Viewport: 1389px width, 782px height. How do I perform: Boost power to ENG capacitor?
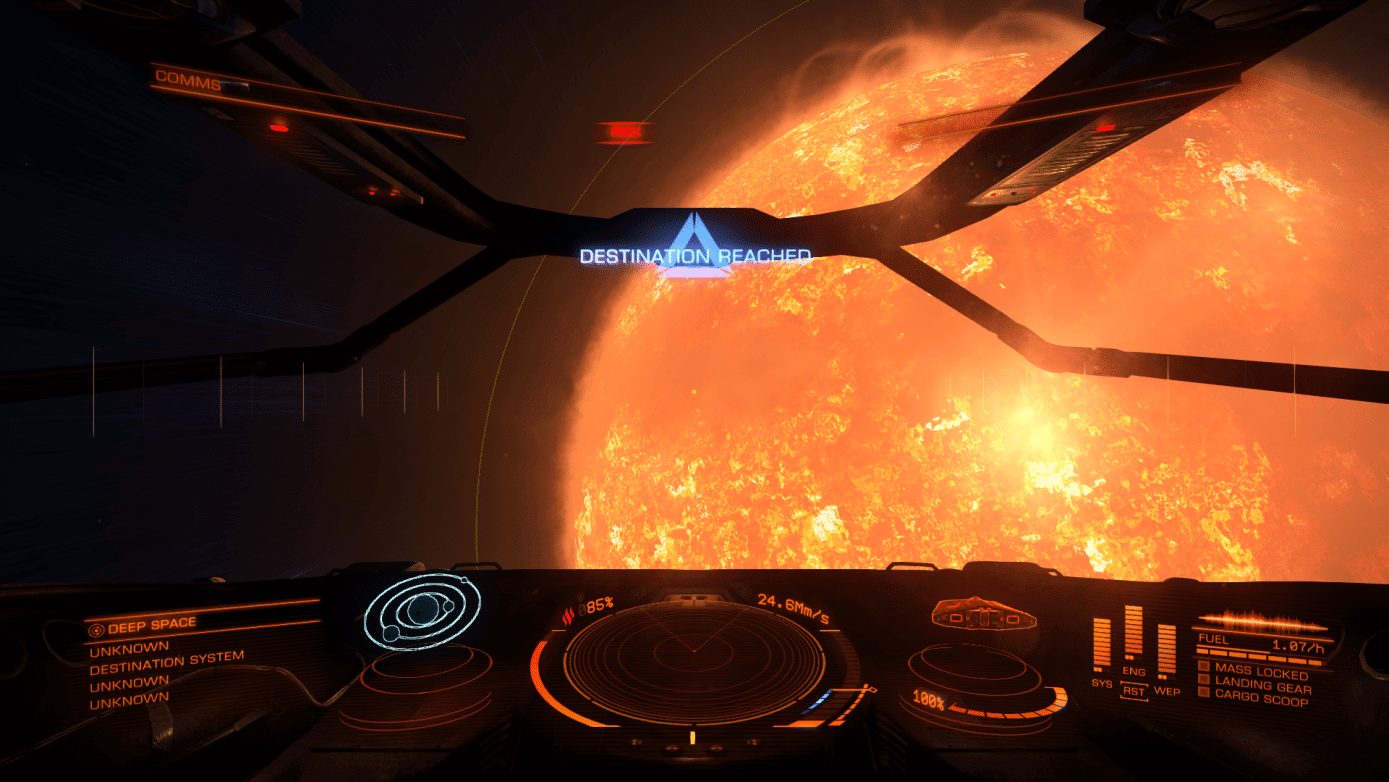point(1133,672)
